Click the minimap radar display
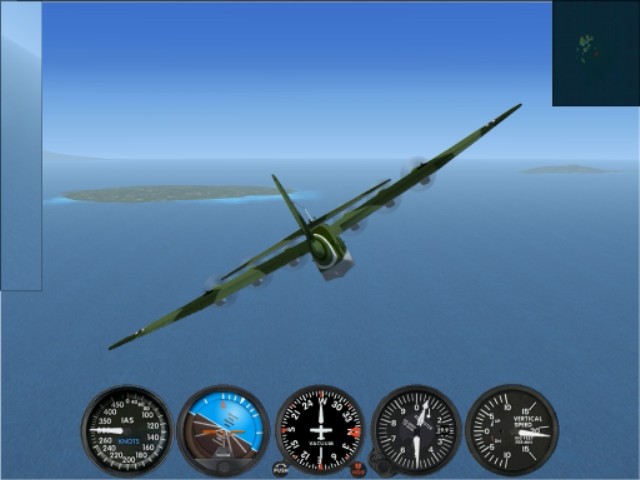 [x=595, y=53]
